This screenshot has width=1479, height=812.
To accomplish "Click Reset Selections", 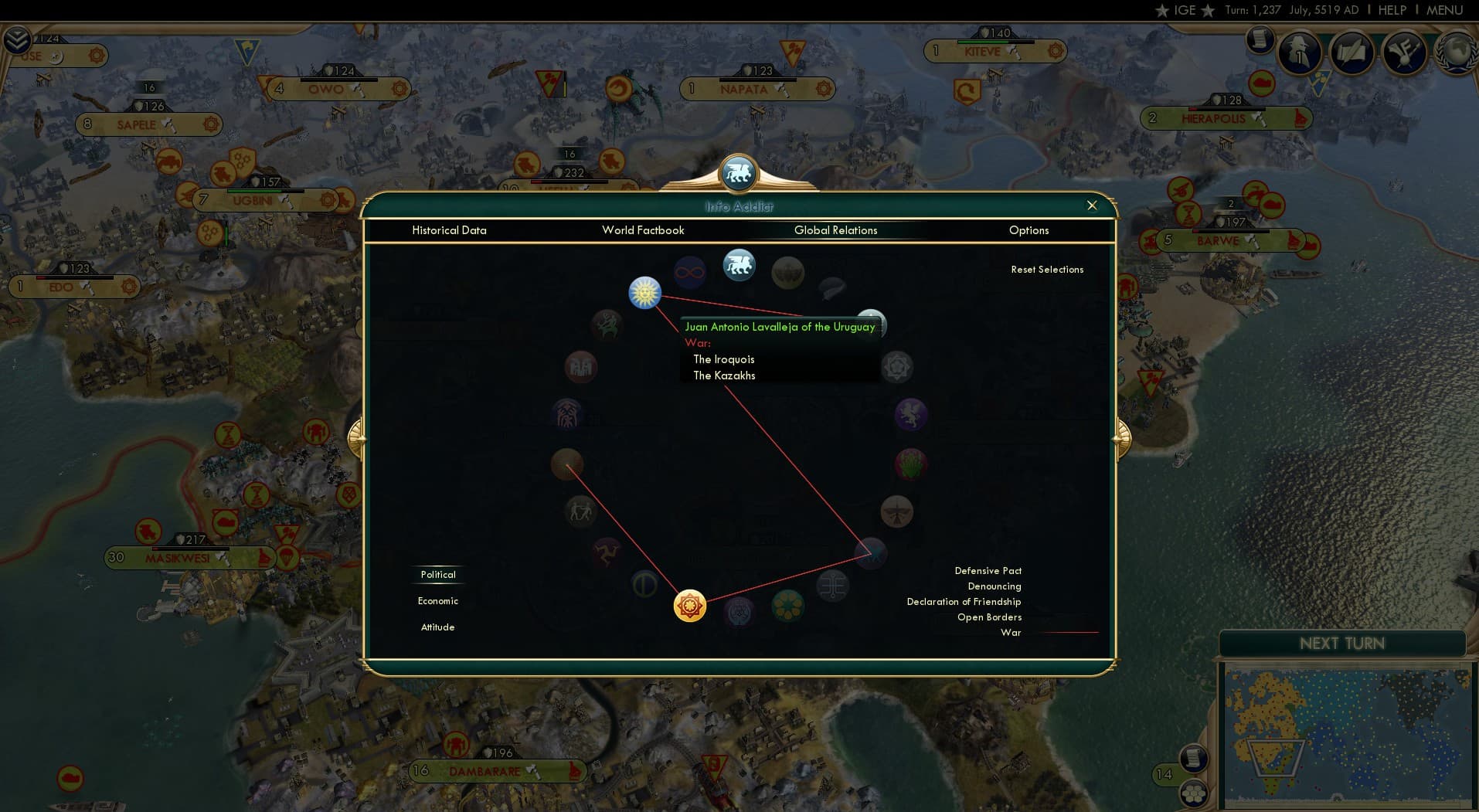I will pos(1048,269).
